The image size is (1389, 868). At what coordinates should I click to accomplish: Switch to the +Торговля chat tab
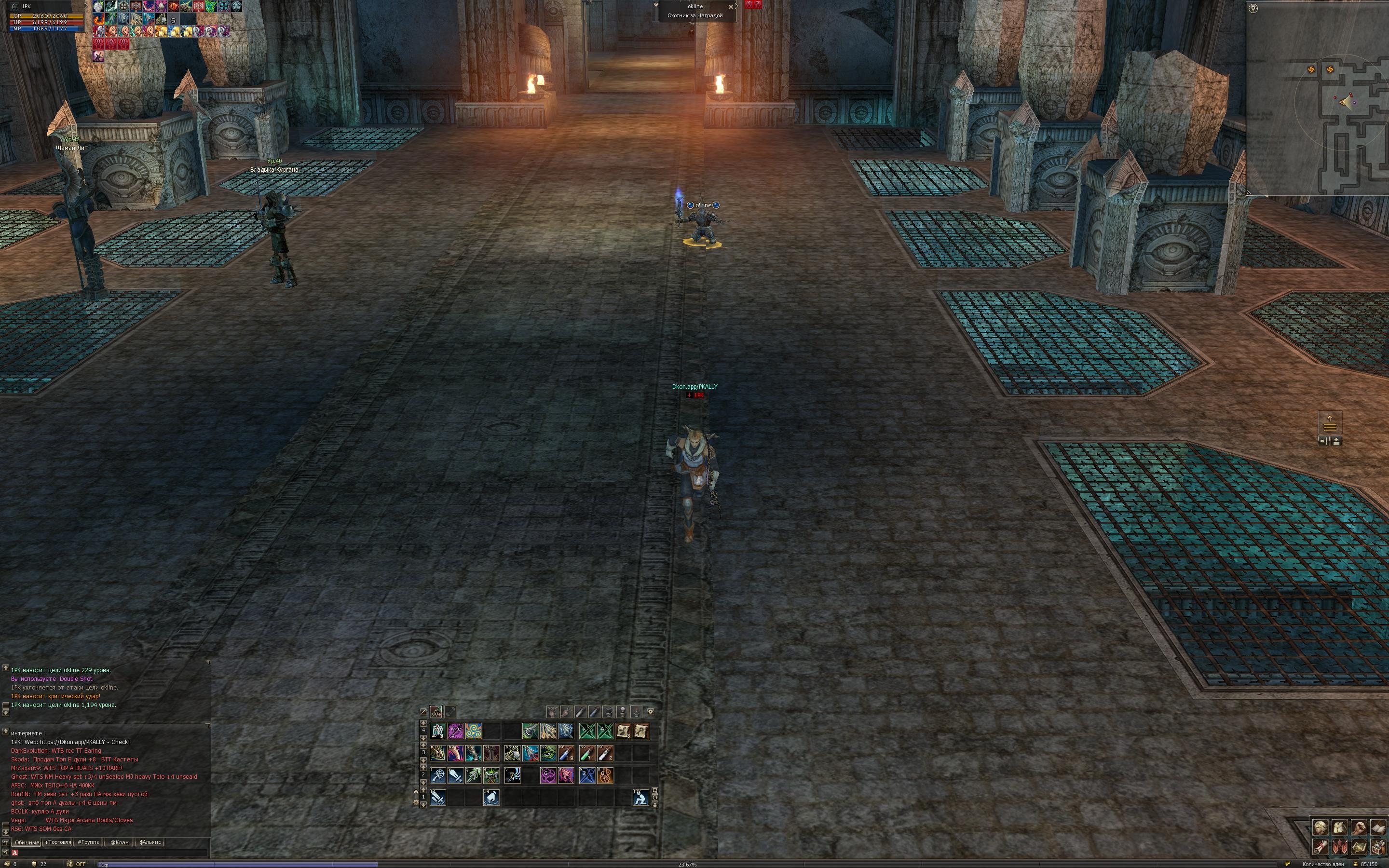(x=57, y=842)
